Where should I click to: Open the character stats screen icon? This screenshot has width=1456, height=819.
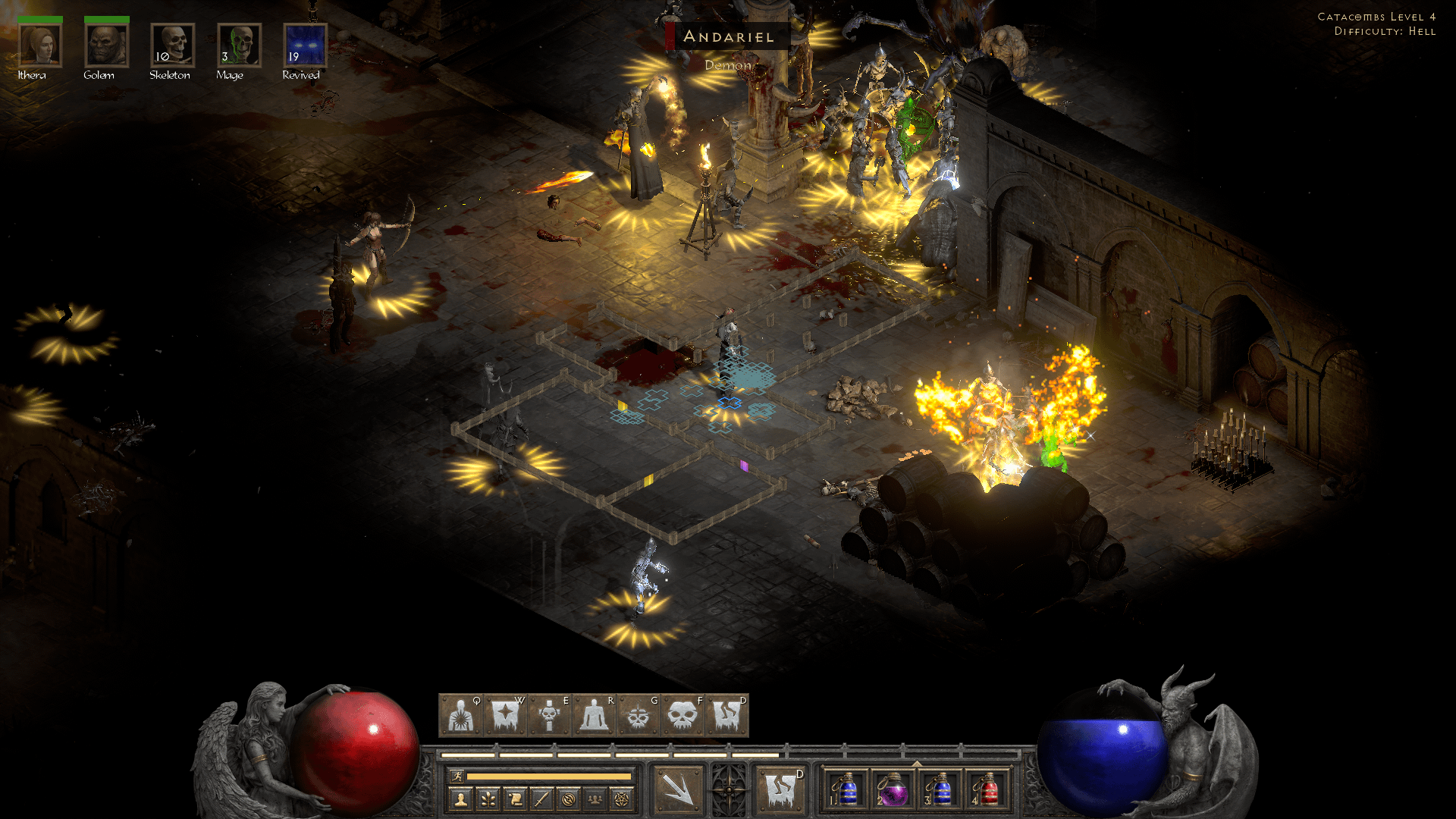coord(460,799)
